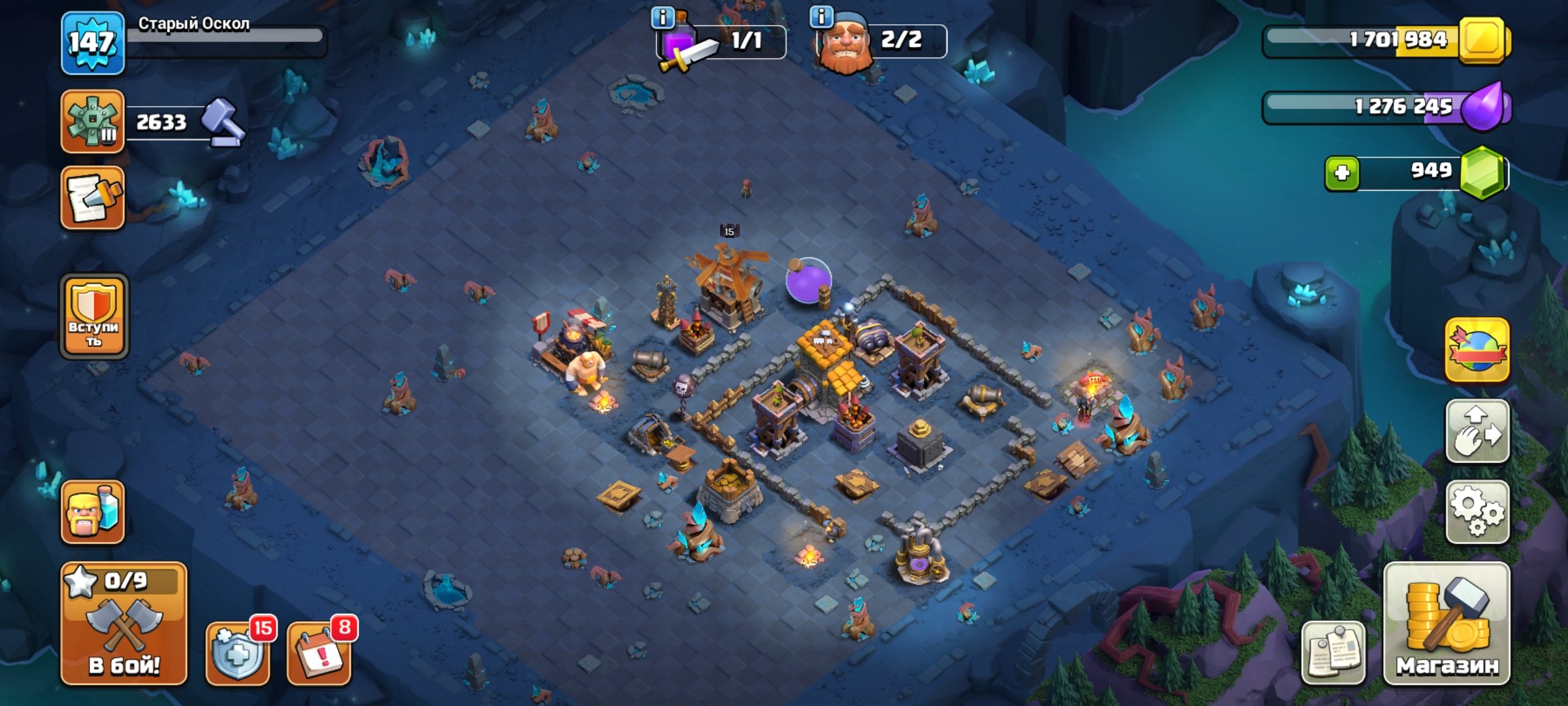This screenshot has width=1568, height=706.
Task: Open the Builder Hall league trophy icon
Action: click(93, 122)
